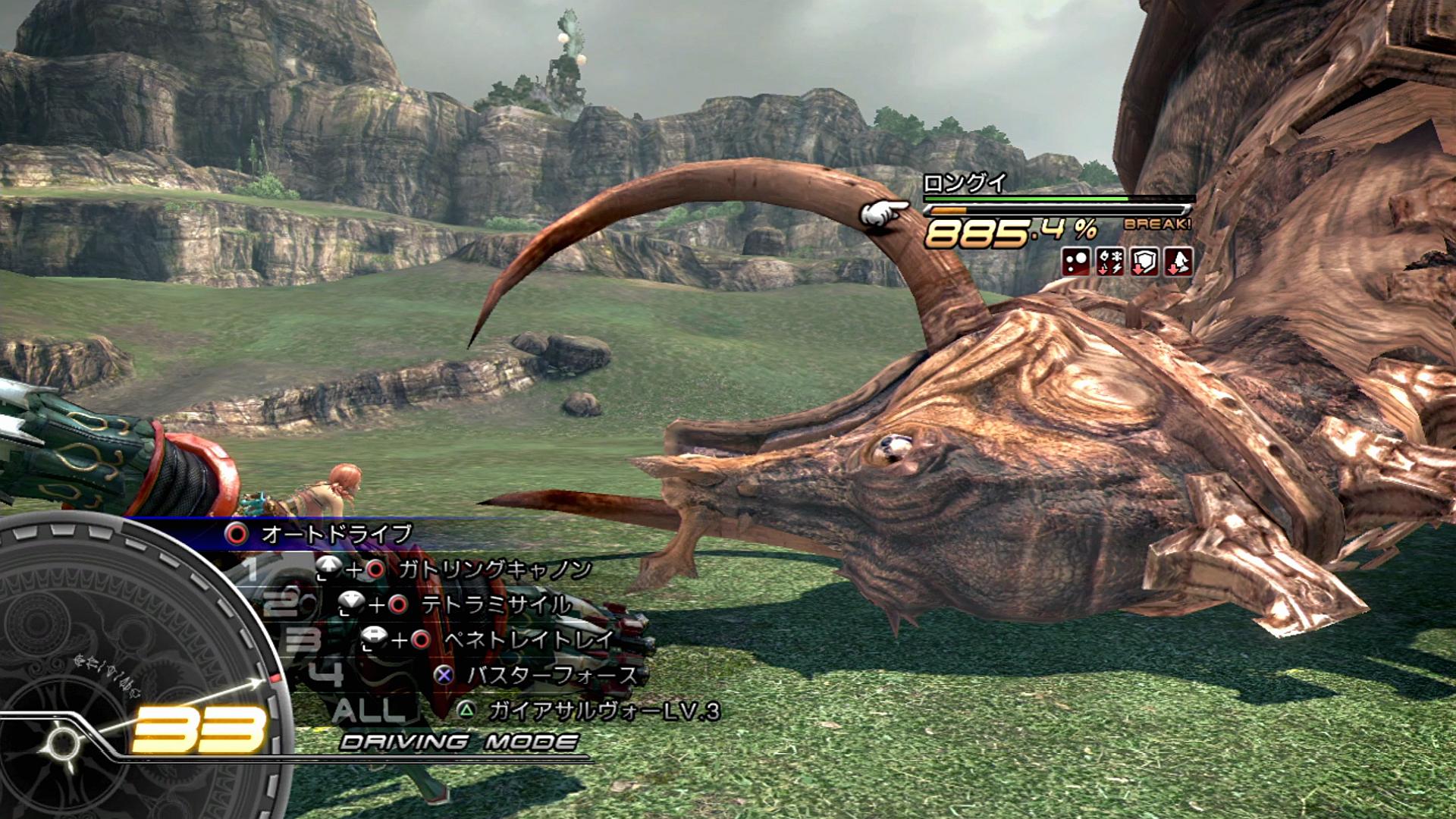Viewport: 1456px width, 819px height.
Task: Click the shield-down defense debuff icon
Action: (1144, 262)
